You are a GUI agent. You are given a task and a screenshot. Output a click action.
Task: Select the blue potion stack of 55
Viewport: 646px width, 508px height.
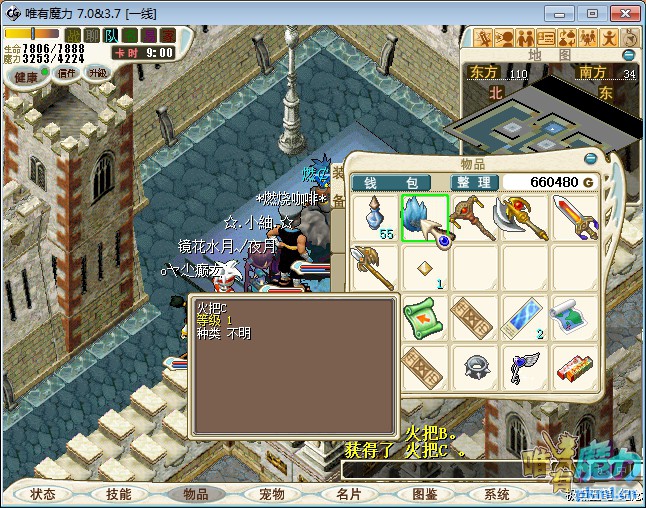pos(375,218)
